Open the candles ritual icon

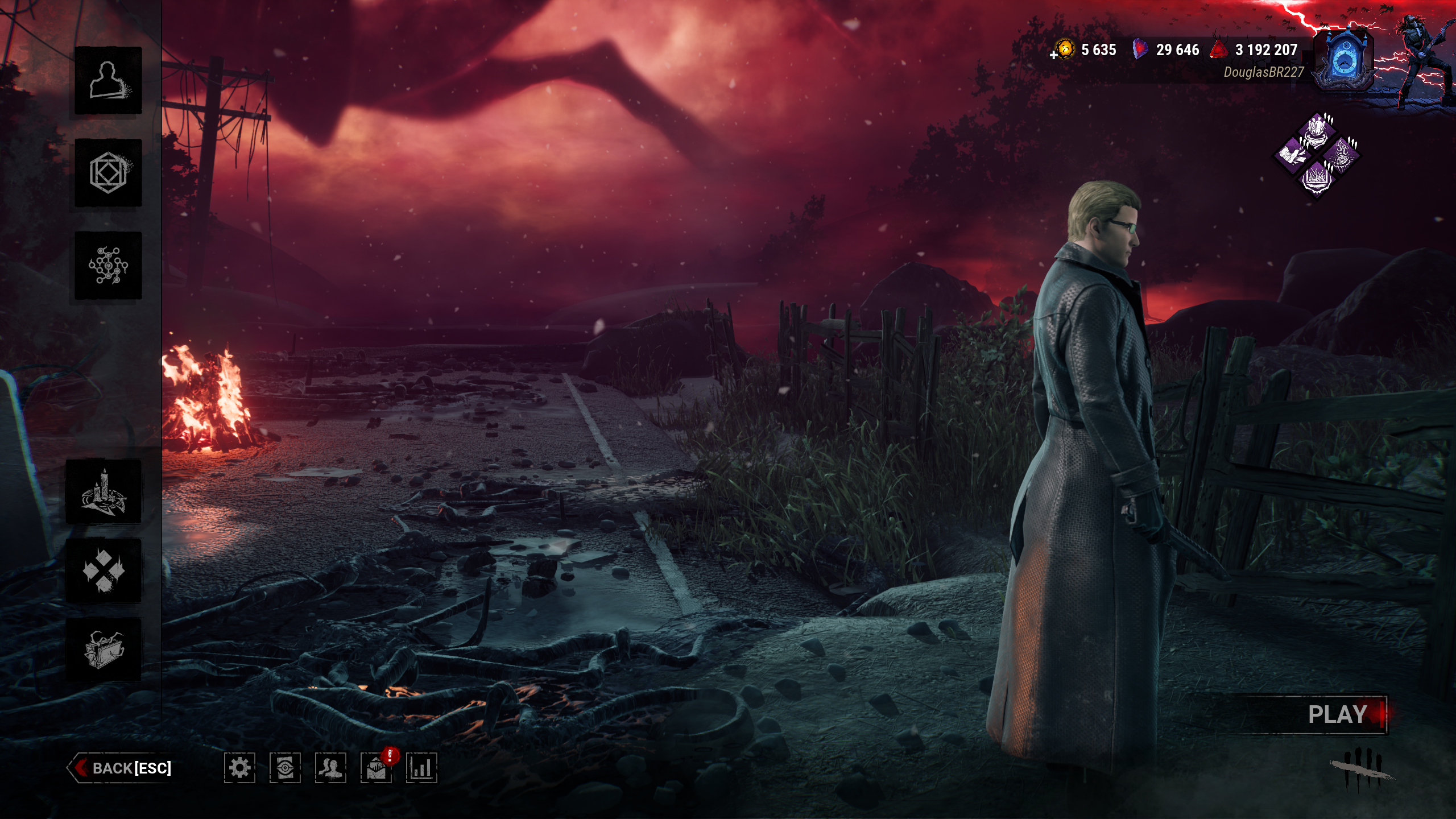pos(104,491)
